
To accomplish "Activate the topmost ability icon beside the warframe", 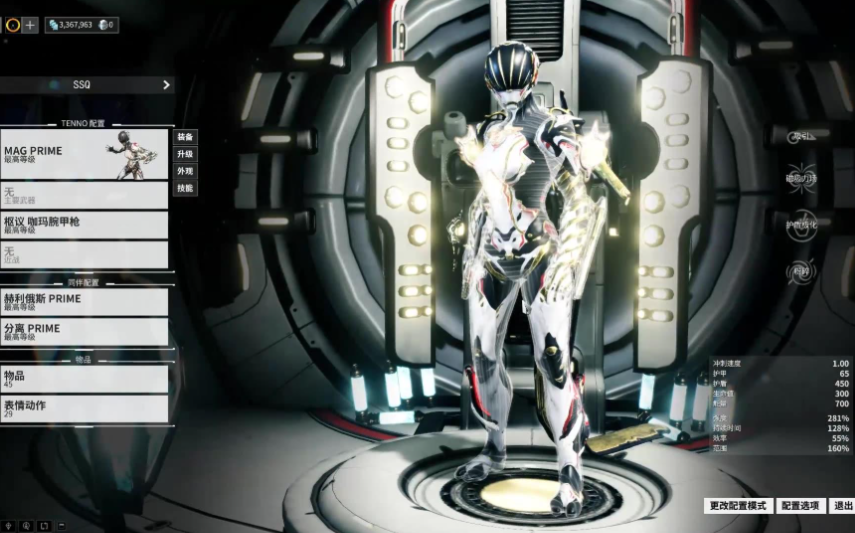I will (x=802, y=137).
